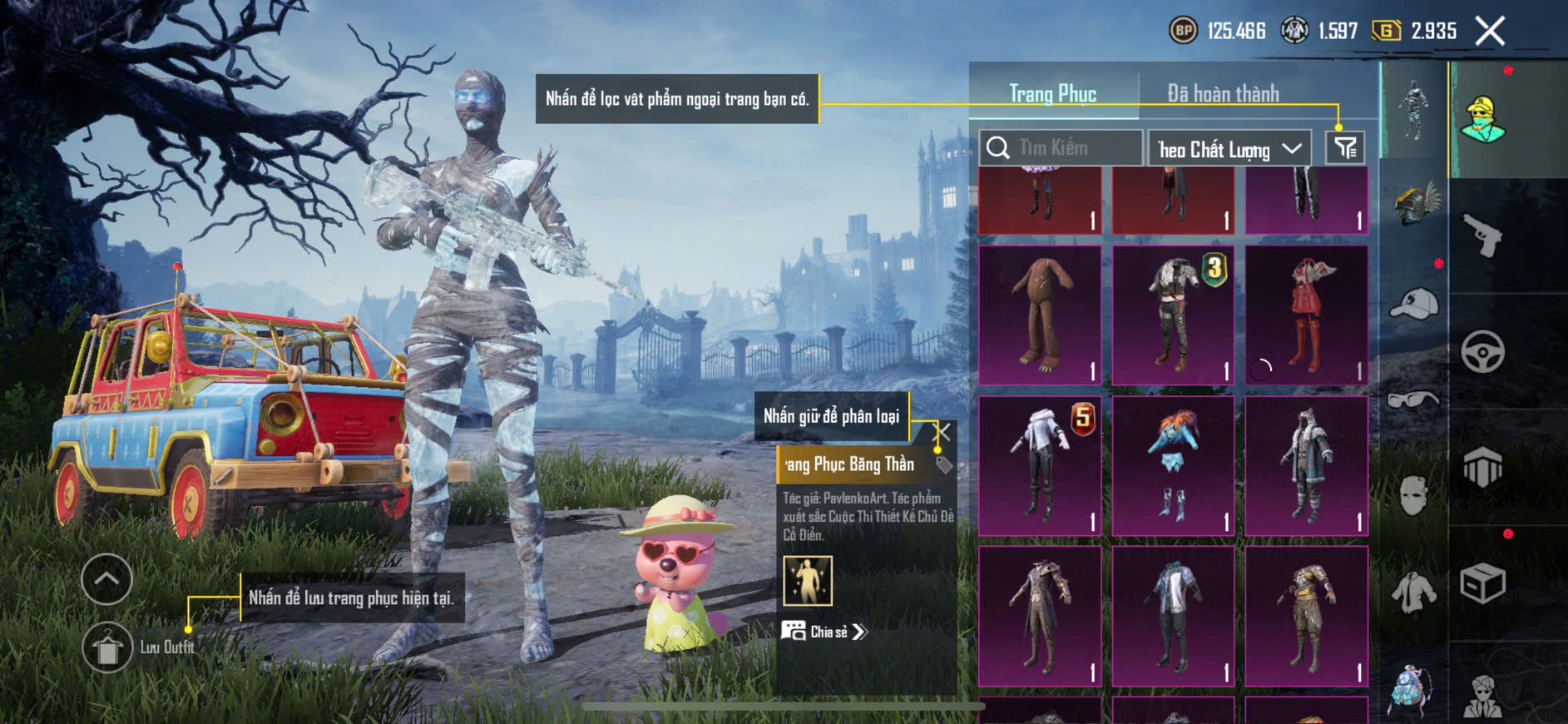Toggle the owned-items filter funnel button
The height and width of the screenshot is (724, 1568).
point(1345,148)
